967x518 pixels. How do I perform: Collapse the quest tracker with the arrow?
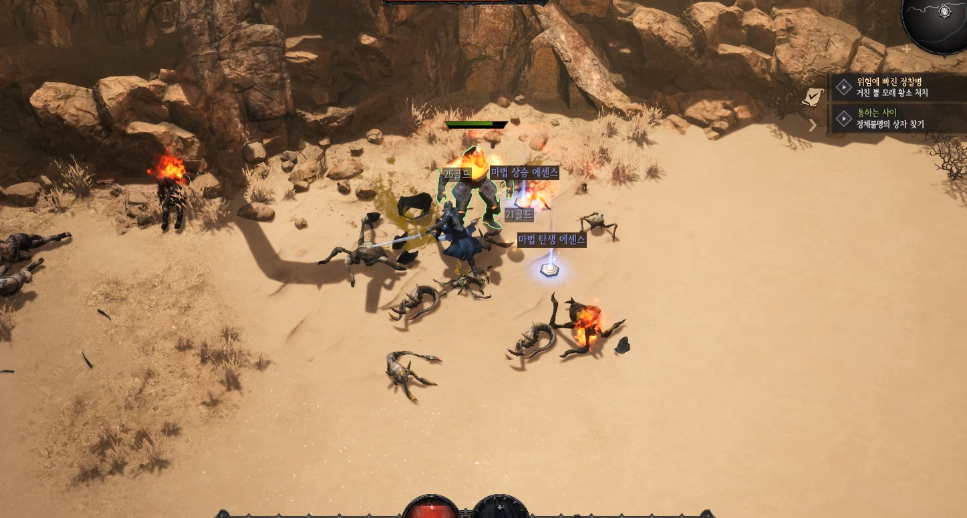point(813,125)
